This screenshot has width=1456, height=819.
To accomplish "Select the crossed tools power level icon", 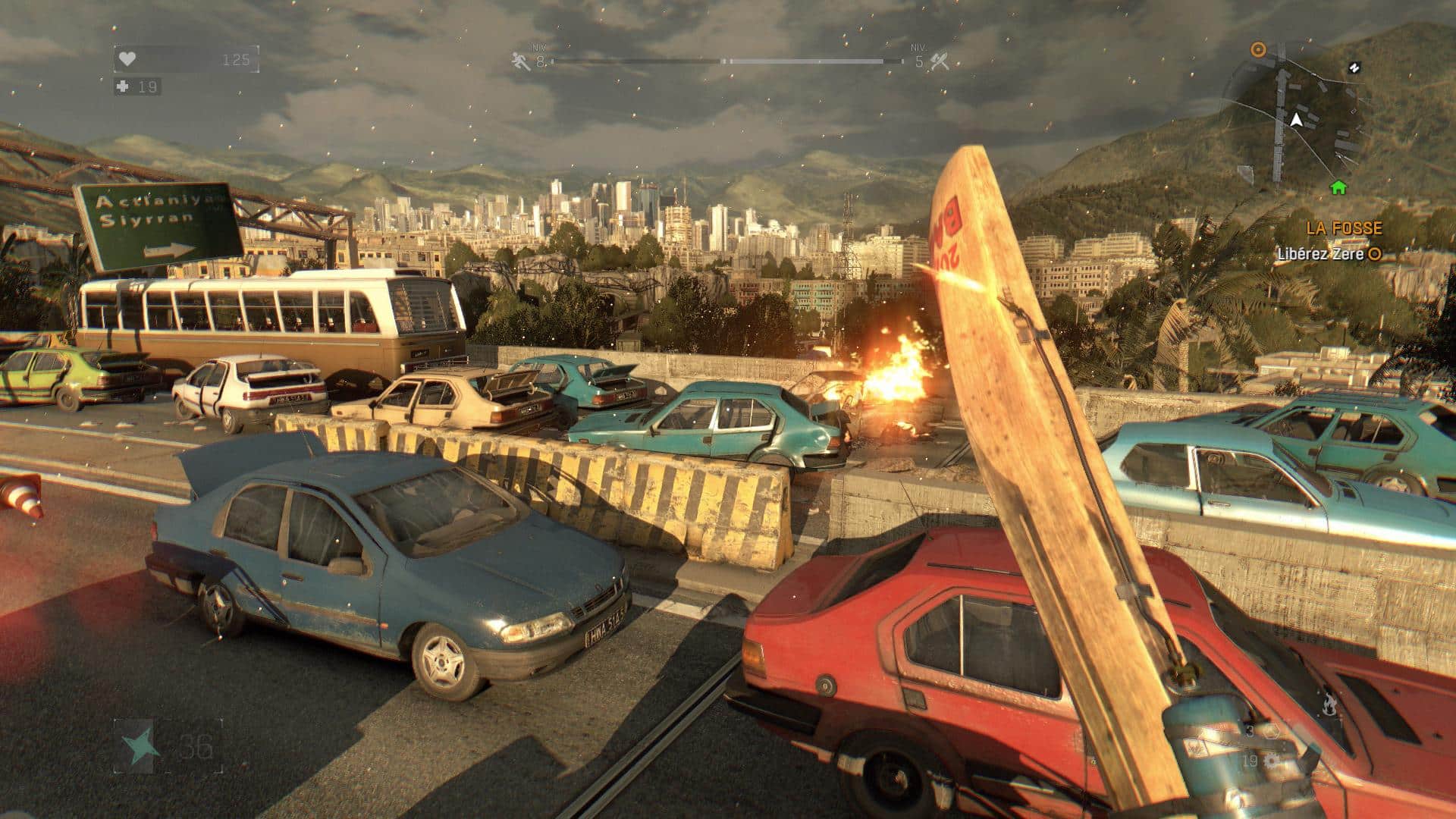I will pos(940,61).
